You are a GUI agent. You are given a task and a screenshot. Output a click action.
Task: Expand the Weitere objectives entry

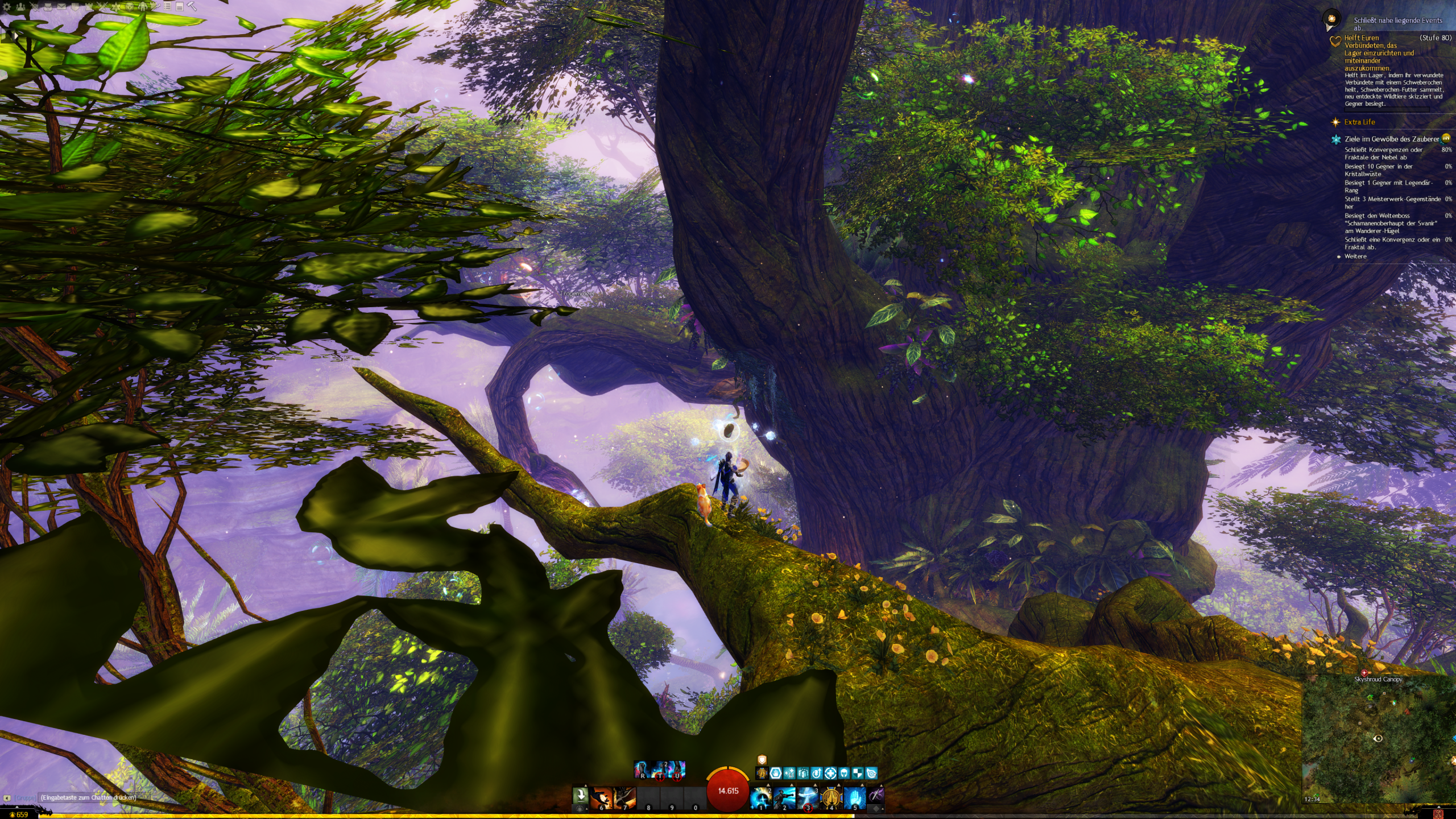point(1355,257)
